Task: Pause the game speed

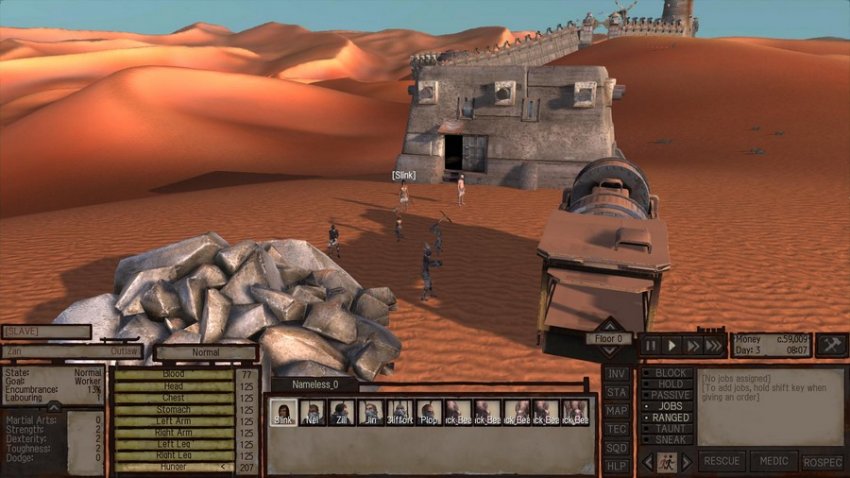Action: point(651,345)
